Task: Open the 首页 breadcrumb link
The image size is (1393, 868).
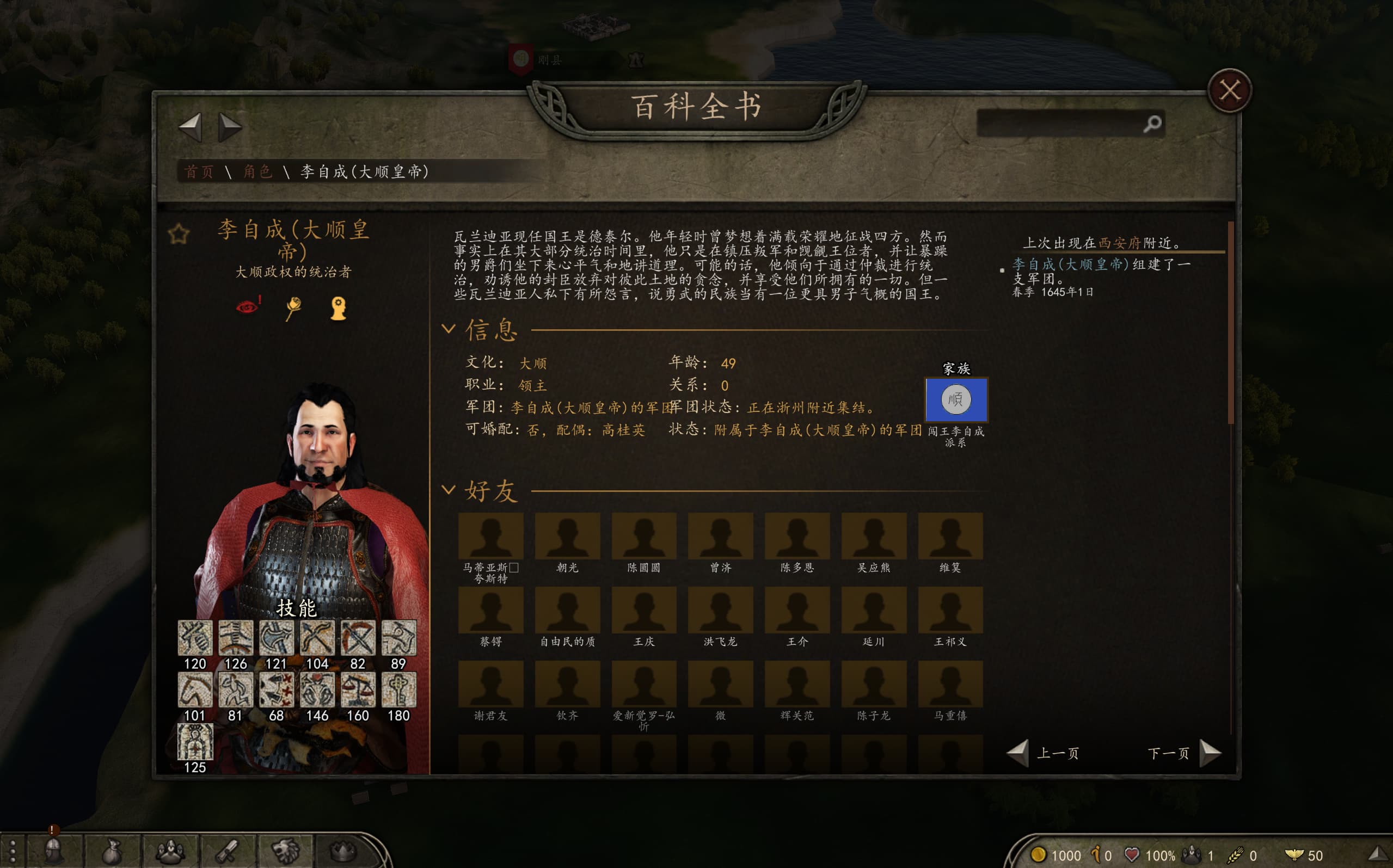Action: coord(199,171)
